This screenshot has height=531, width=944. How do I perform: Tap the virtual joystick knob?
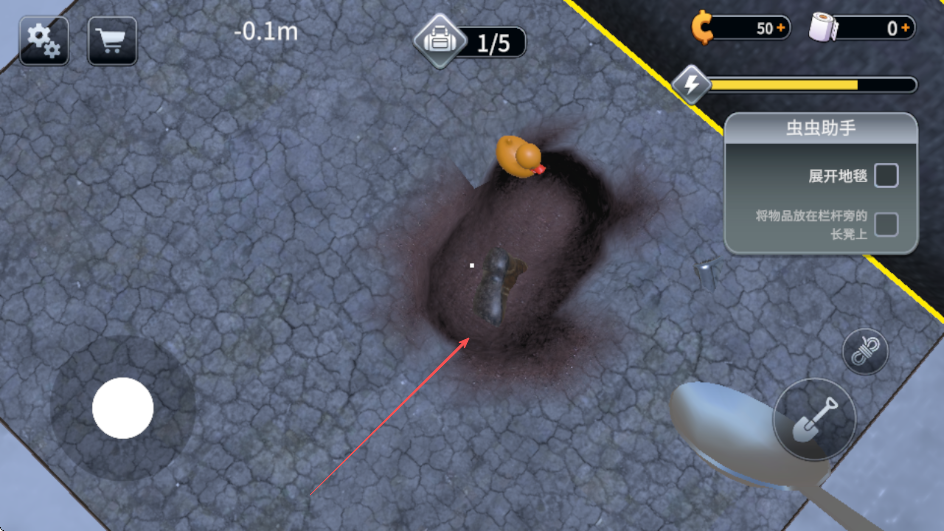tap(123, 408)
